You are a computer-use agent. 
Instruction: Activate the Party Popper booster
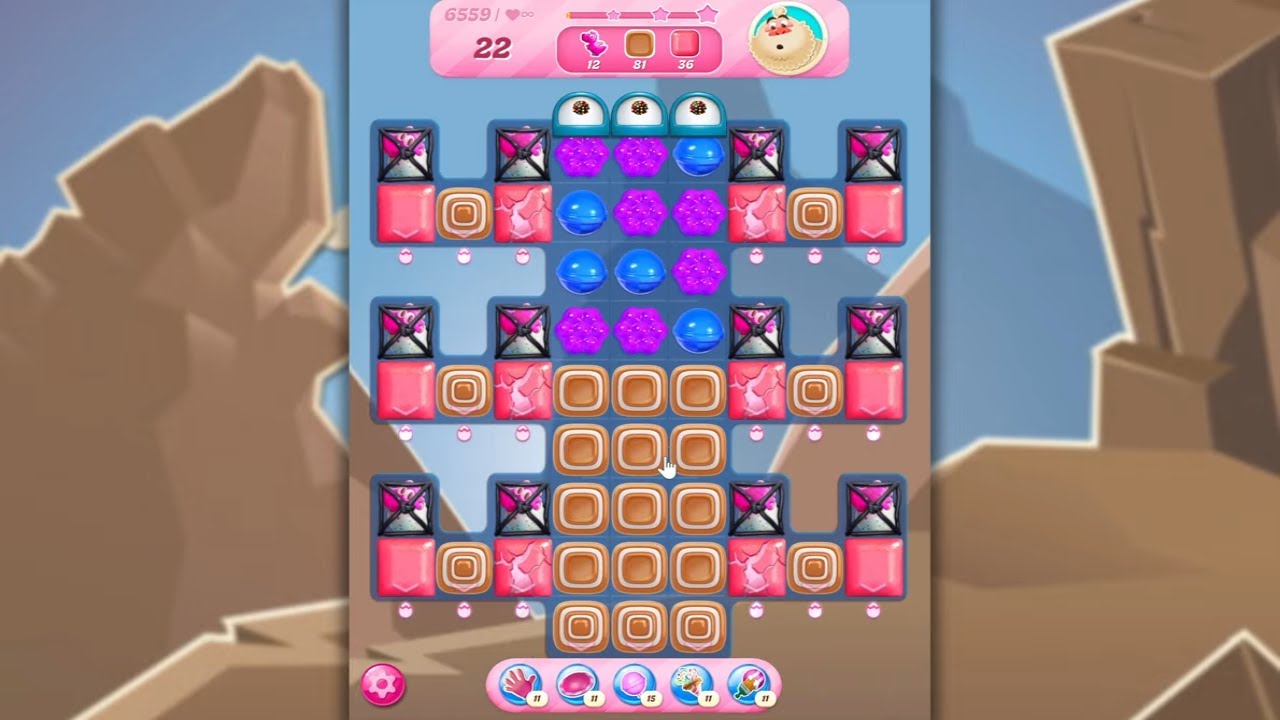[691, 684]
